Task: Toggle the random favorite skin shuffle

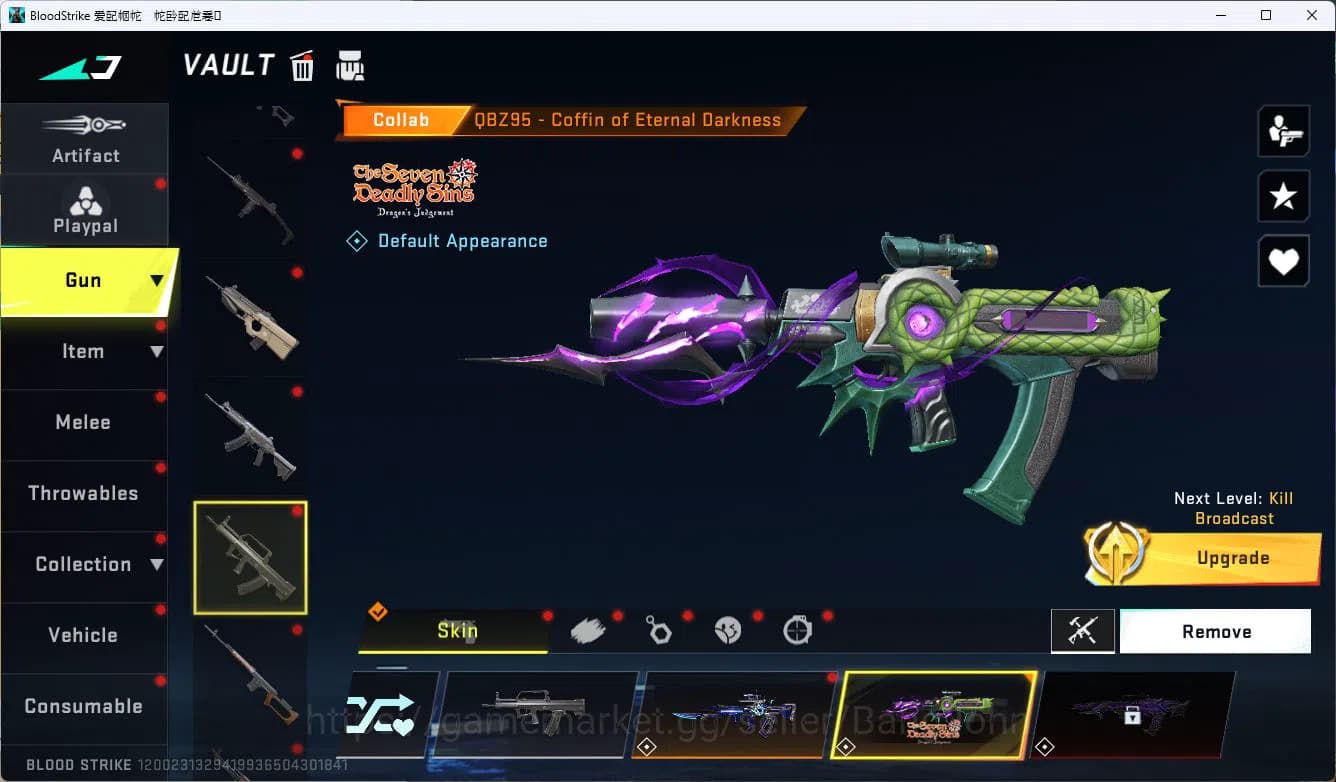Action: 385,714
